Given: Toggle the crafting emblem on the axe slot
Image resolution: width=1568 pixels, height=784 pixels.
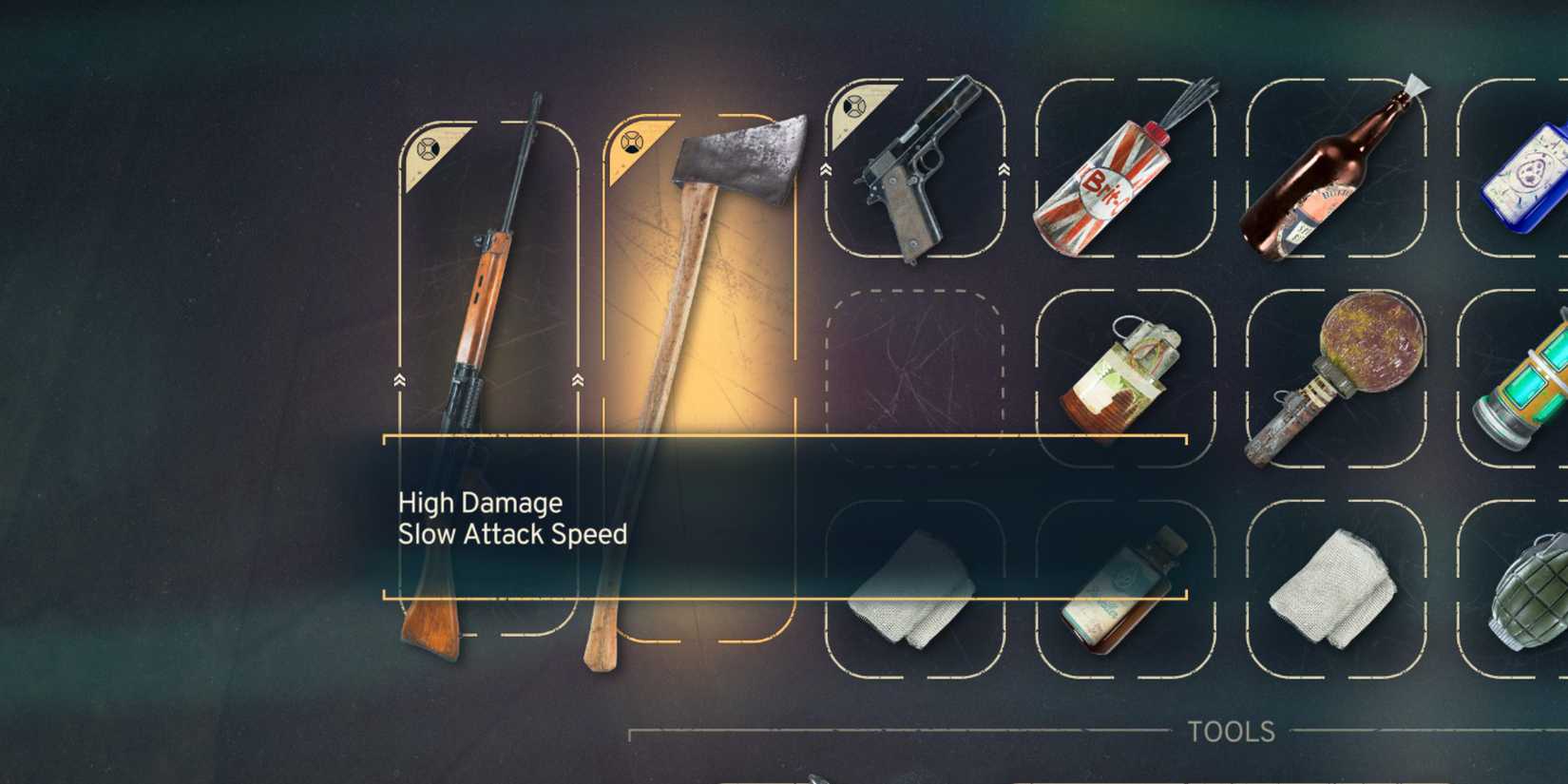Looking at the screenshot, I should point(631,141).
